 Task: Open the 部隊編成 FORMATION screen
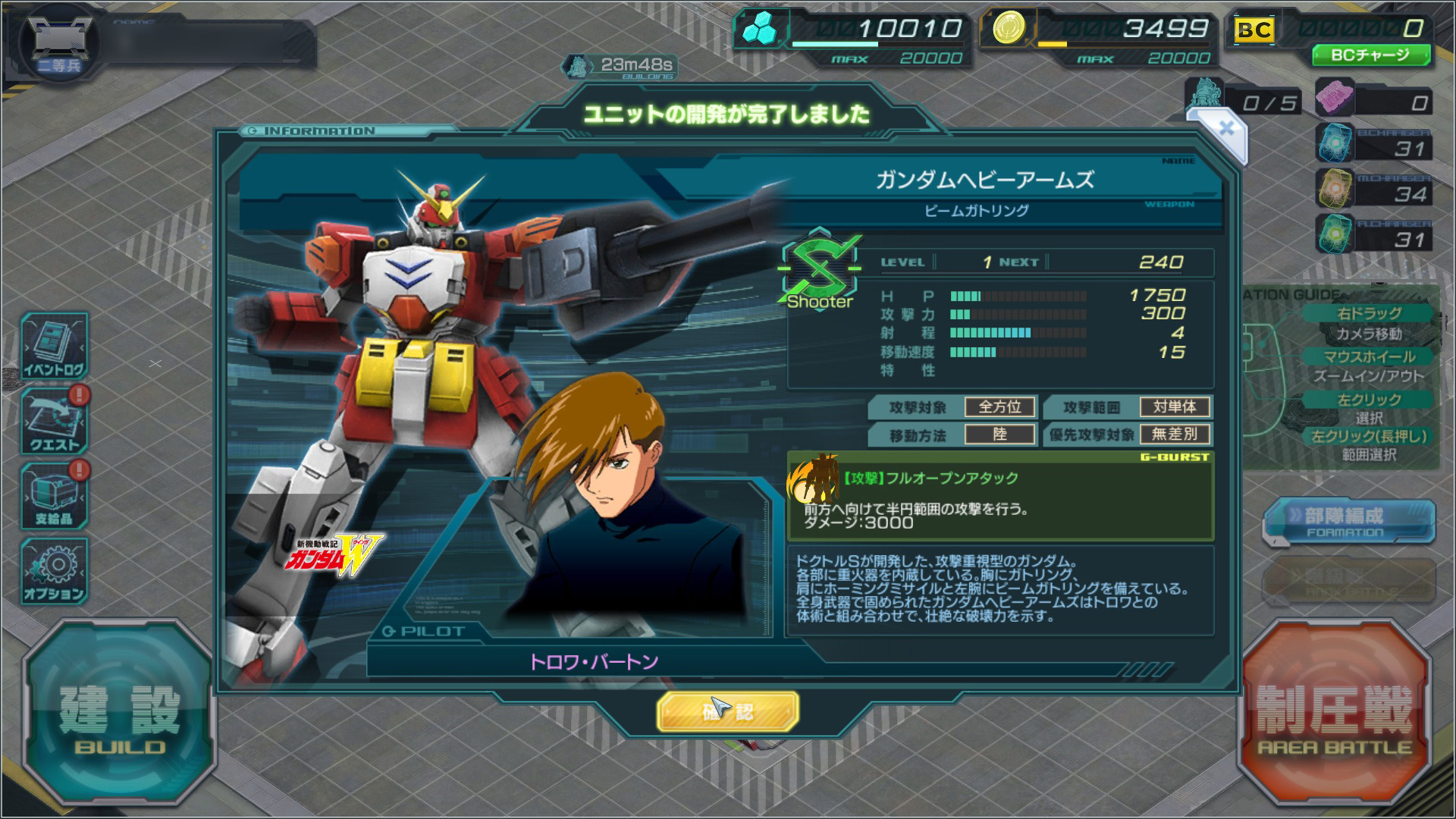click(x=1348, y=520)
